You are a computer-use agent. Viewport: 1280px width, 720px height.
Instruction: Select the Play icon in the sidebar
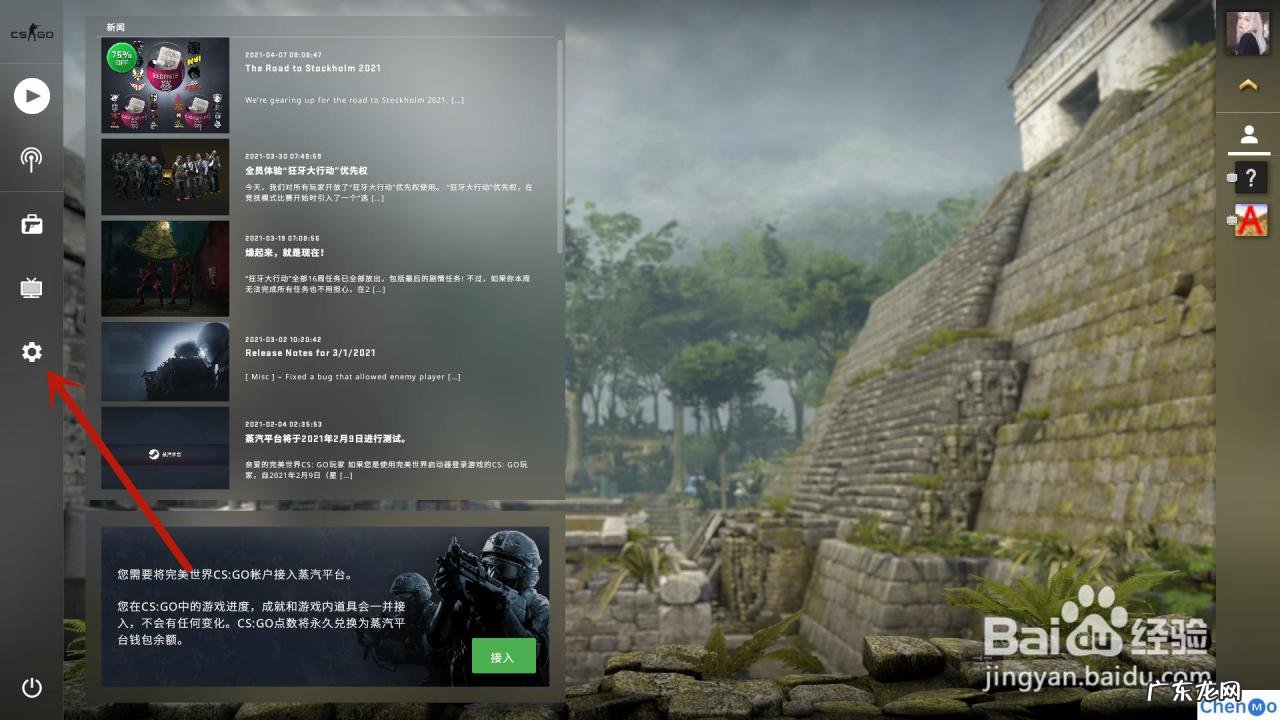[x=31, y=95]
